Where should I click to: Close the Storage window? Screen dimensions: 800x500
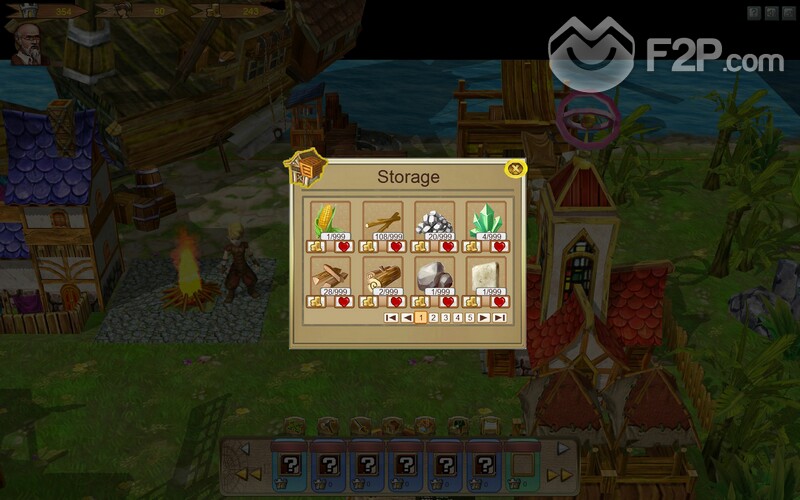(515, 168)
